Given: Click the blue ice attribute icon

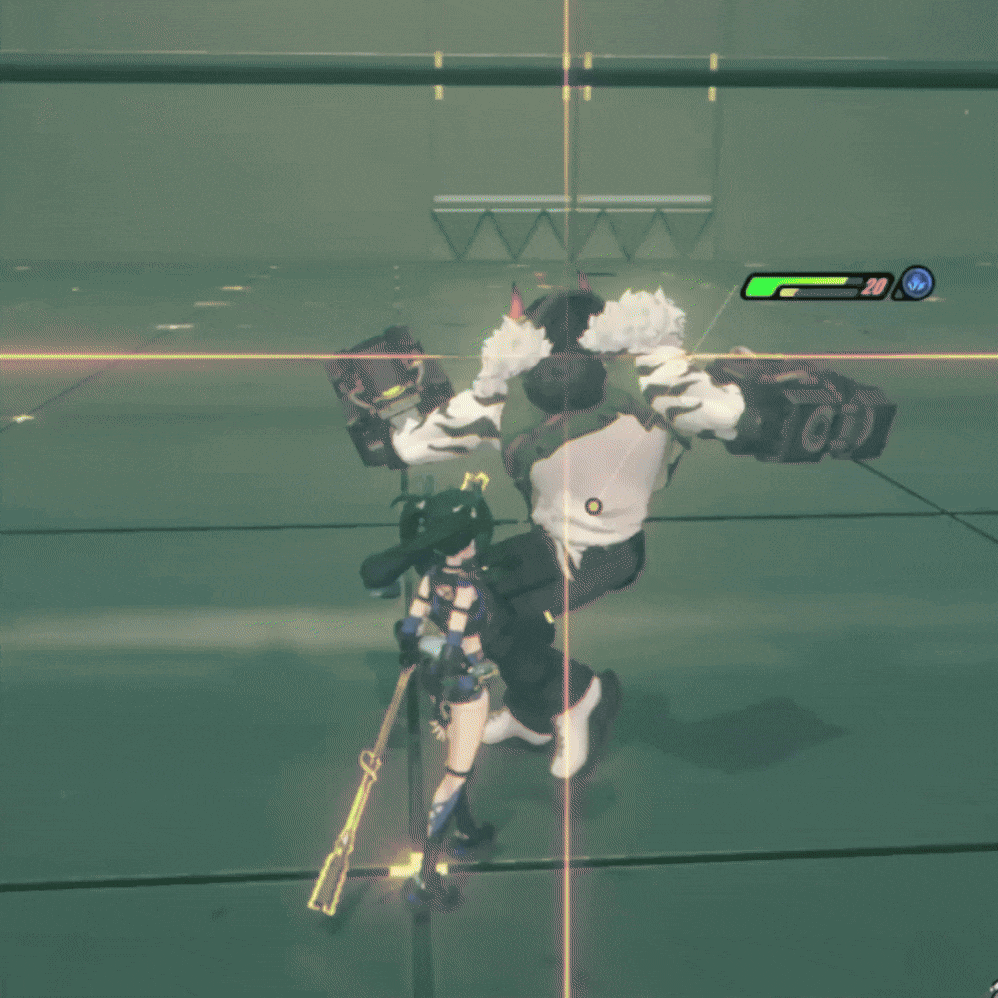Looking at the screenshot, I should coord(915,284).
